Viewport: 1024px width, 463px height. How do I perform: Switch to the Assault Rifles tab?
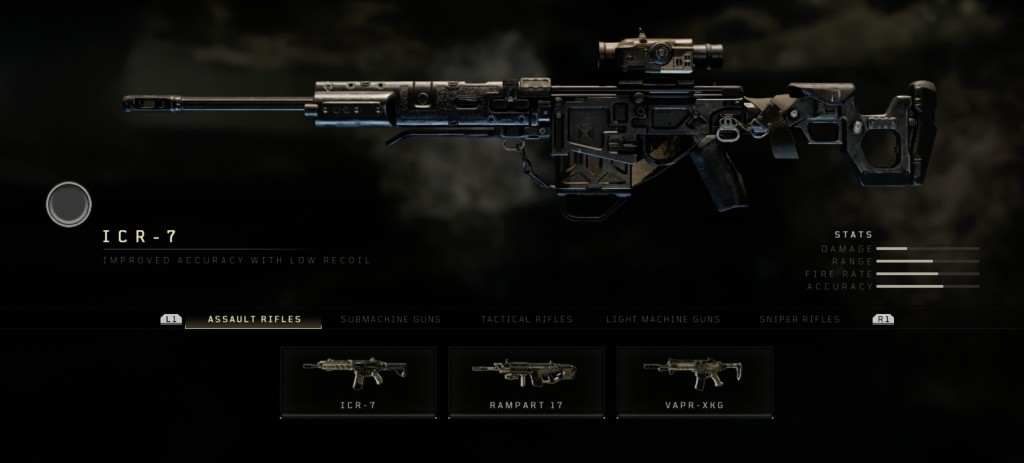point(254,319)
